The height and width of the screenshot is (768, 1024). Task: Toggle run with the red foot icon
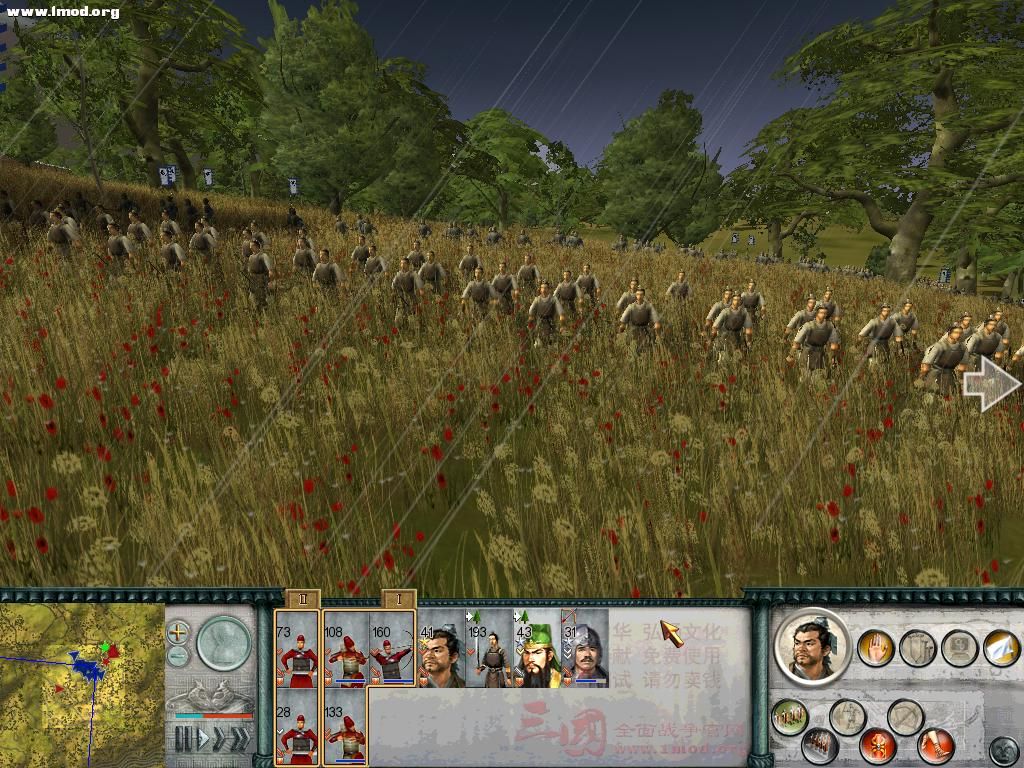tap(936, 745)
